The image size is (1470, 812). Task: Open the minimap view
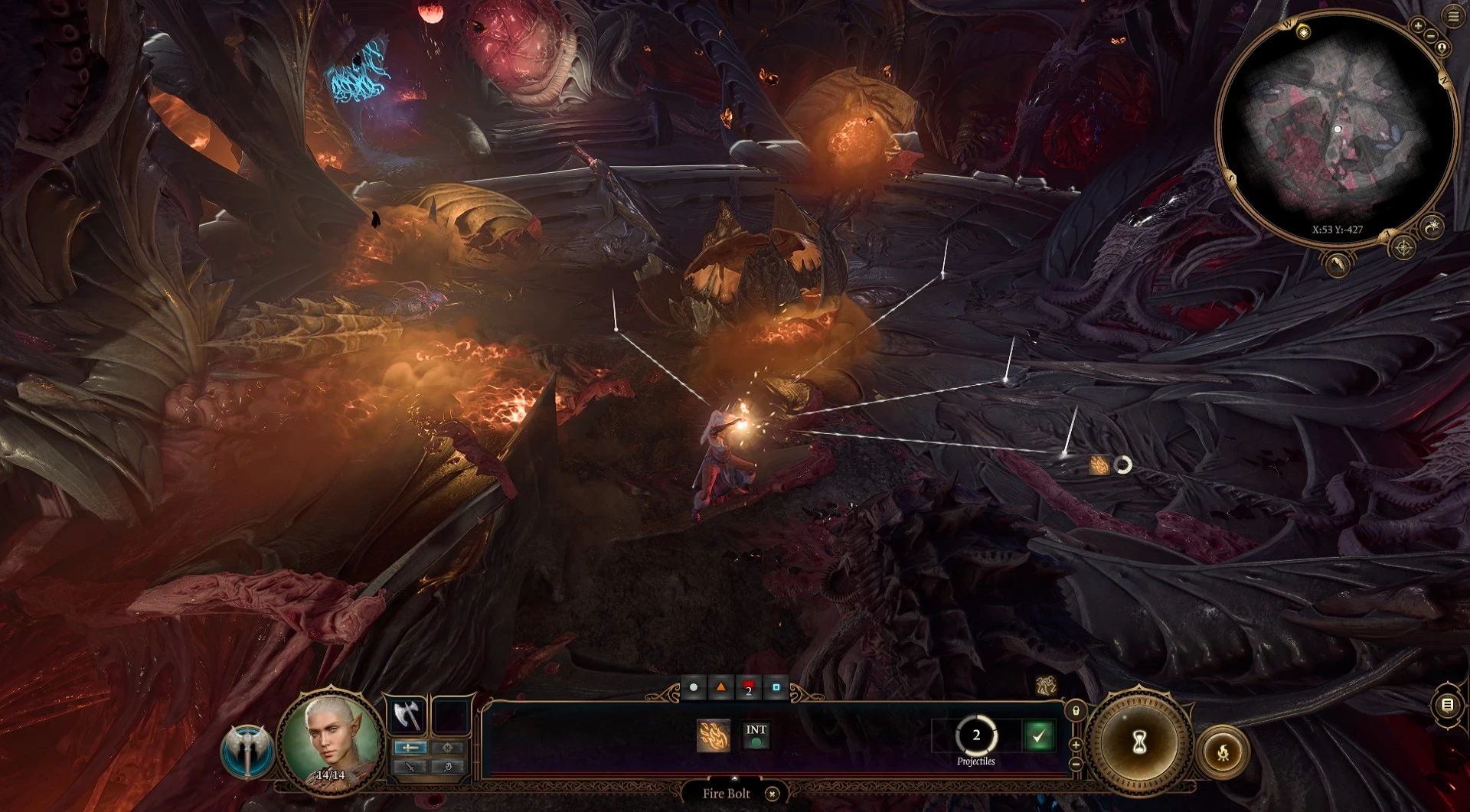1337,129
